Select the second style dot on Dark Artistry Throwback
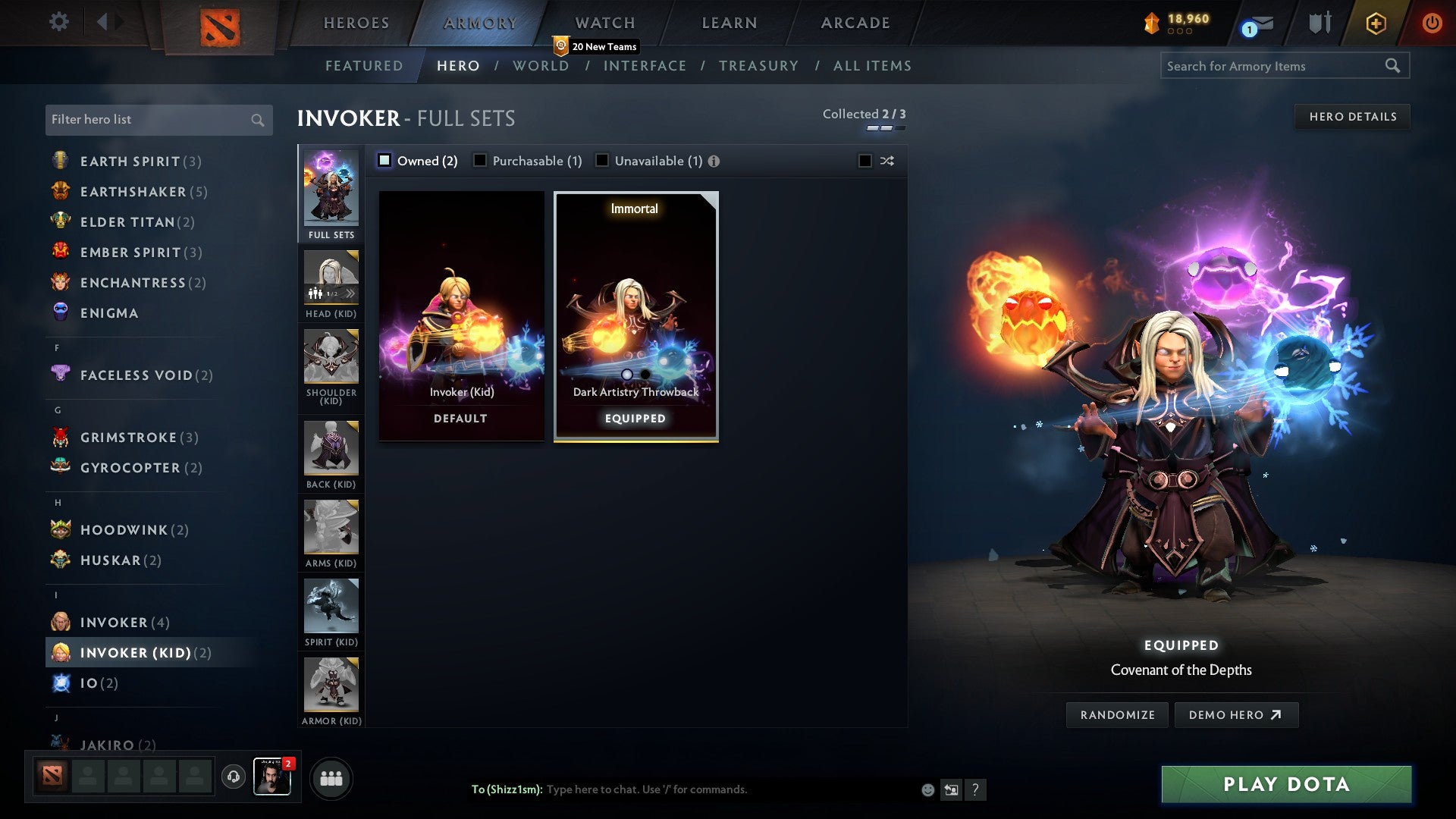 [645, 374]
